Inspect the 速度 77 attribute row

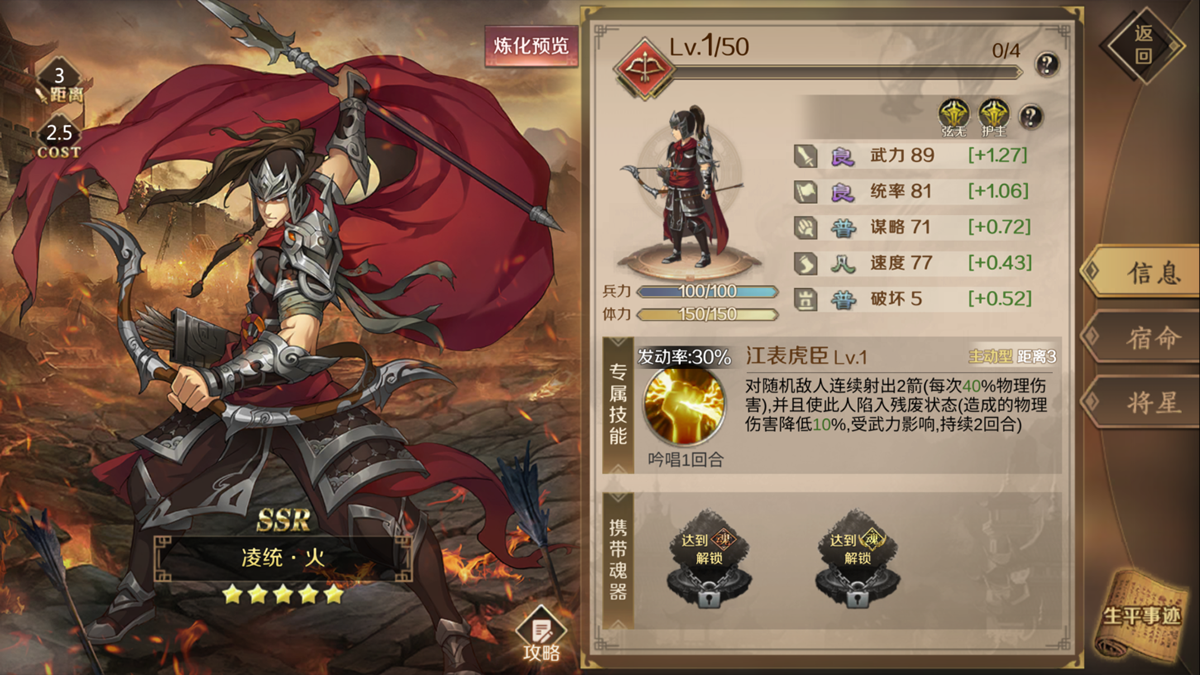pos(910,263)
